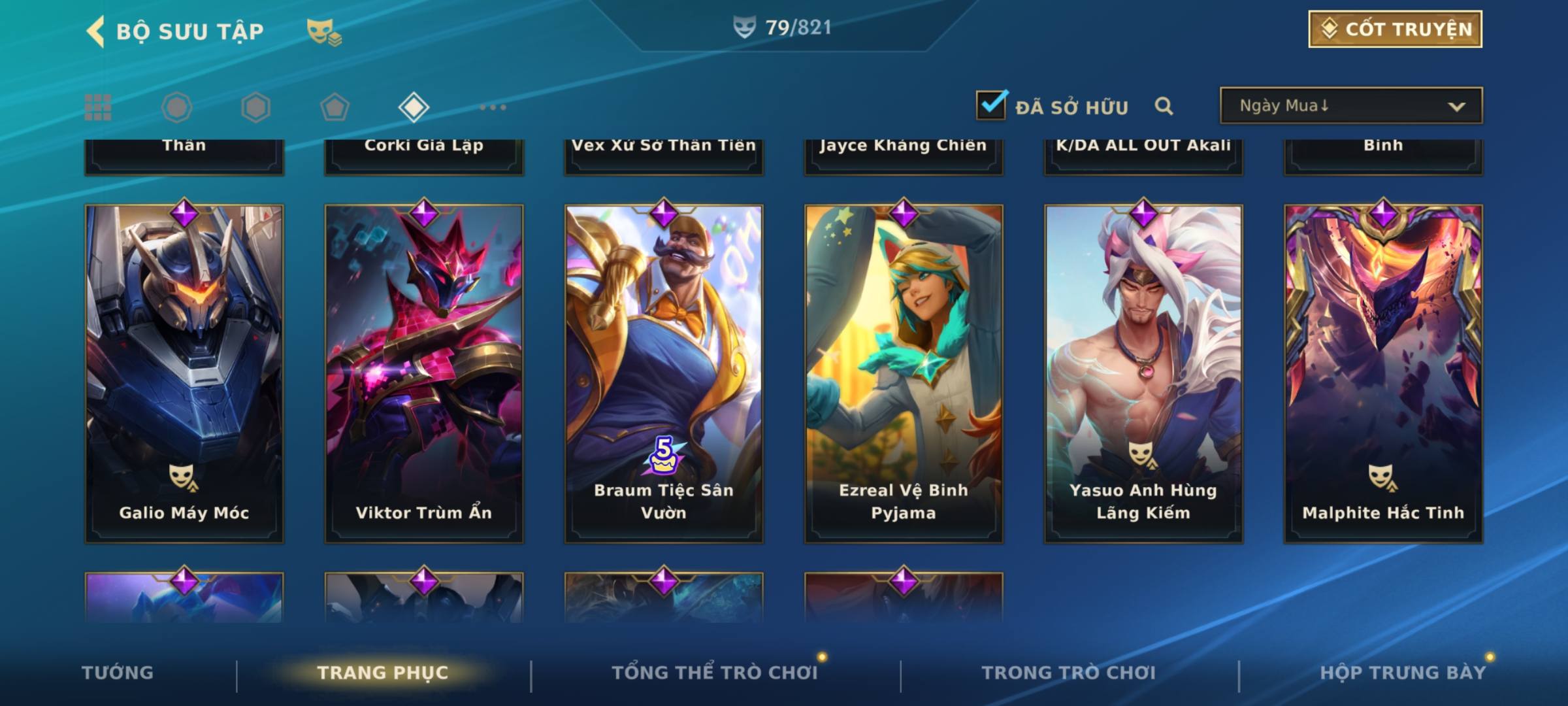The image size is (1568, 706).
Task: Click the mask and coins icon
Action: 324,31
